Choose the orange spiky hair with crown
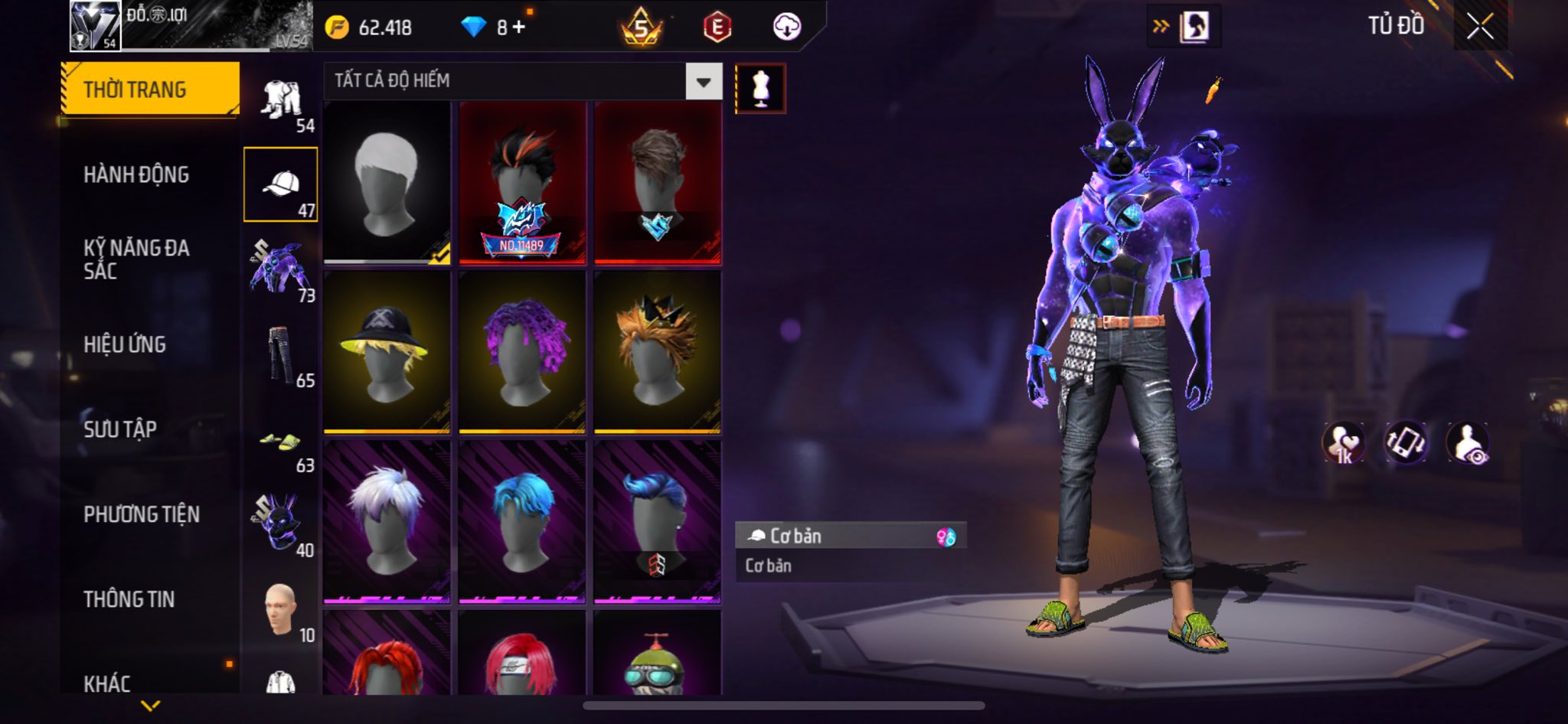This screenshot has width=1568, height=724. [x=658, y=352]
